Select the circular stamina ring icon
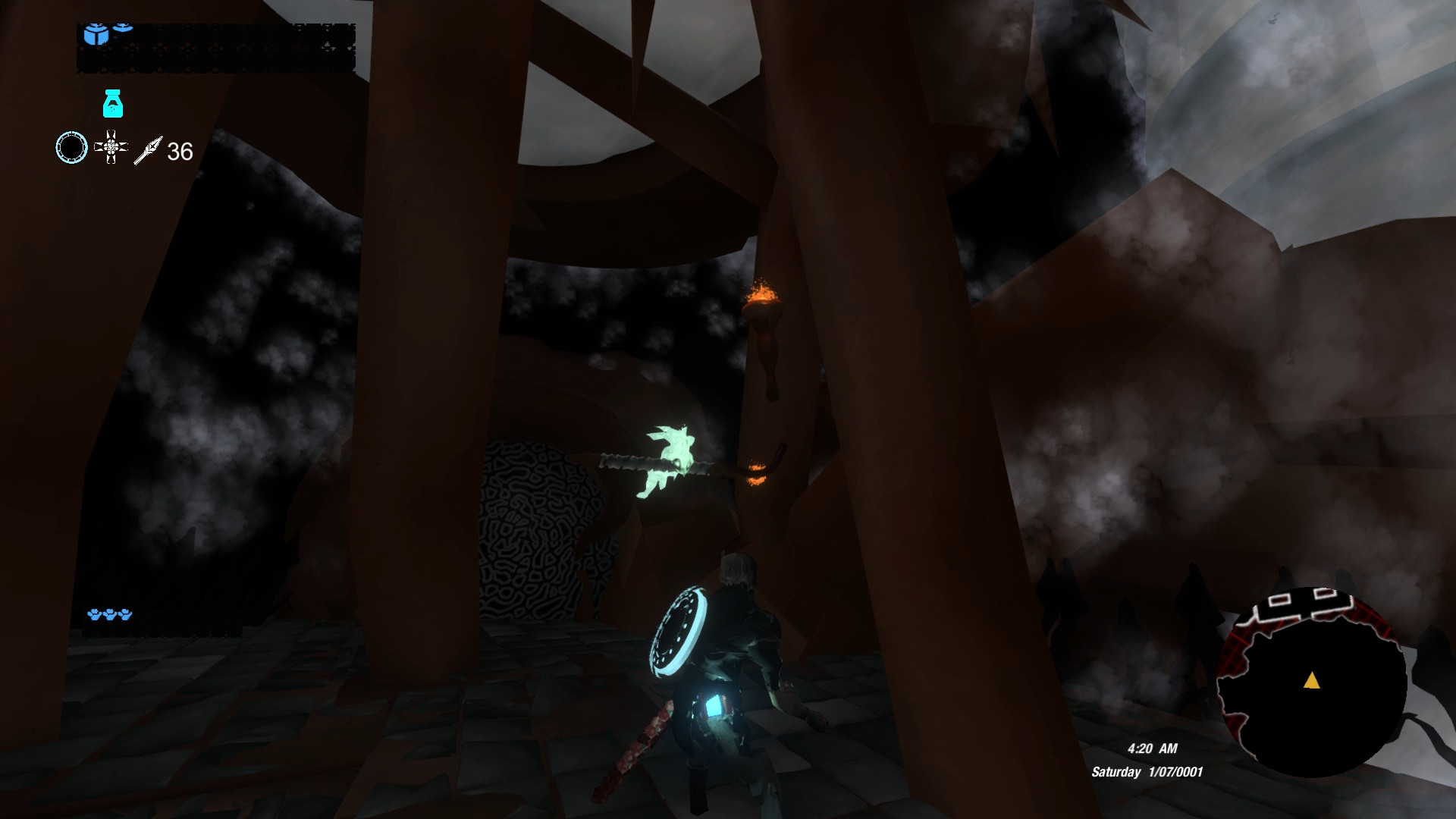This screenshot has width=1456, height=819. [x=73, y=147]
